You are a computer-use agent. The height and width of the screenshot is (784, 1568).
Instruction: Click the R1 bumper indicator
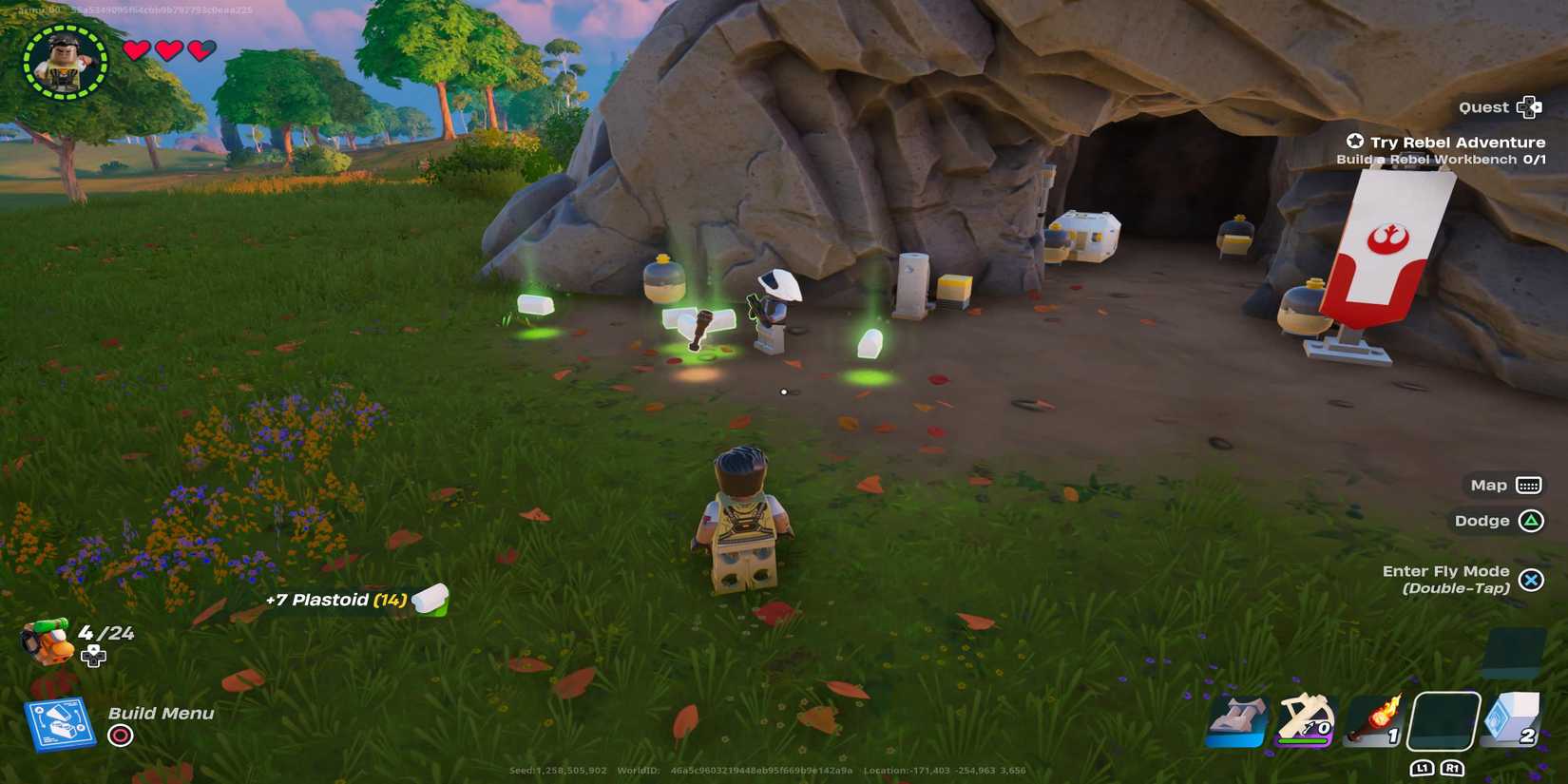click(1452, 767)
